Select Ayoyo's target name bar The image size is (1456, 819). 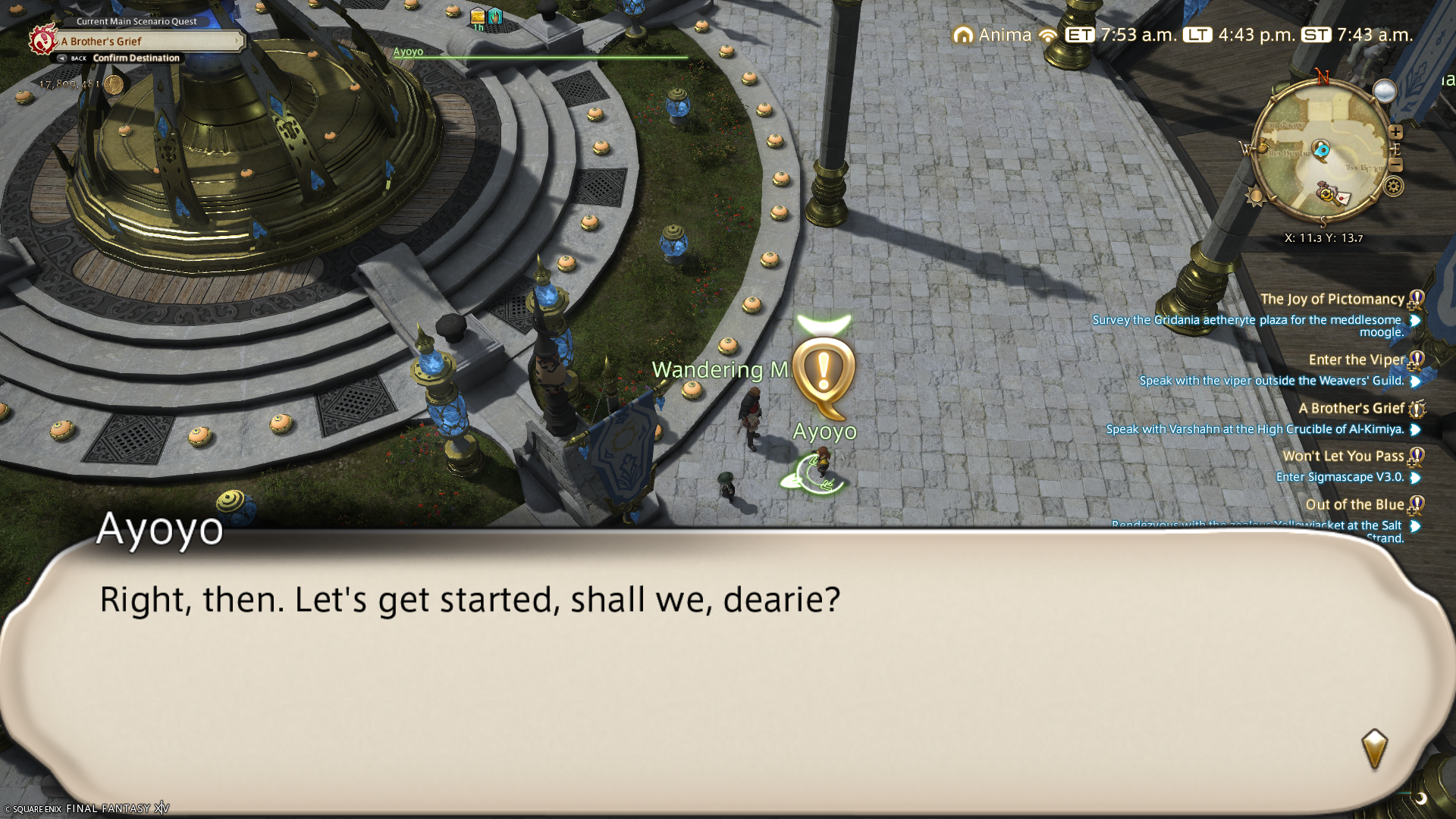pyautogui.click(x=540, y=53)
